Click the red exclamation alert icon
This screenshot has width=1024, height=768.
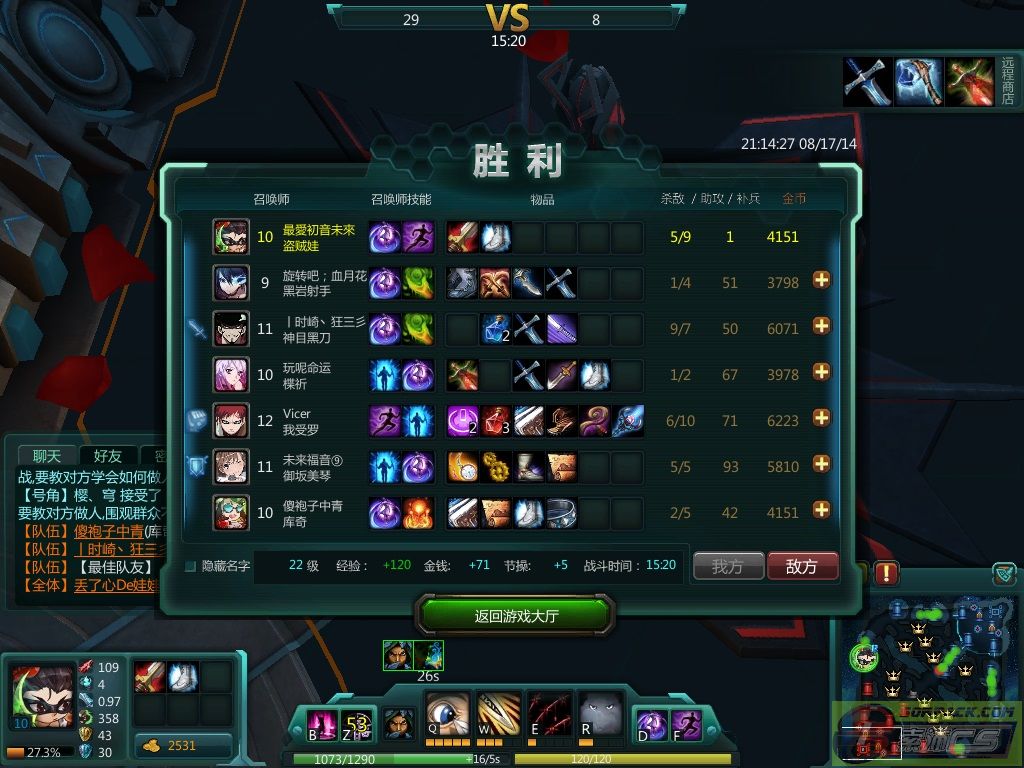[x=887, y=574]
